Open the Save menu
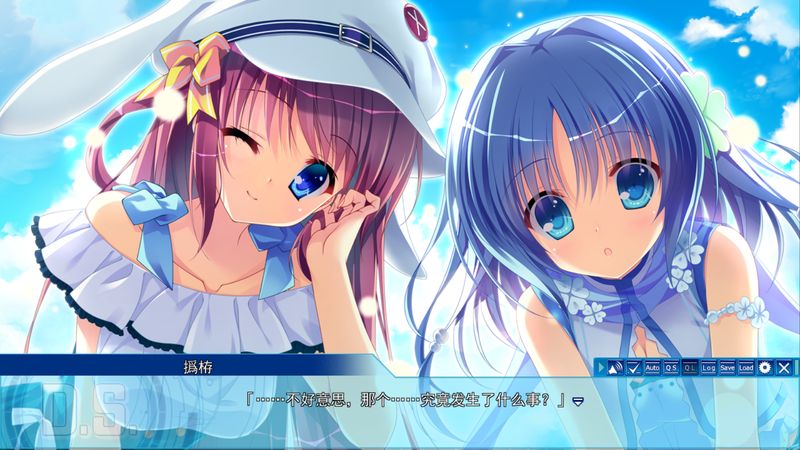Viewport: 800px width, 450px height. [727, 367]
